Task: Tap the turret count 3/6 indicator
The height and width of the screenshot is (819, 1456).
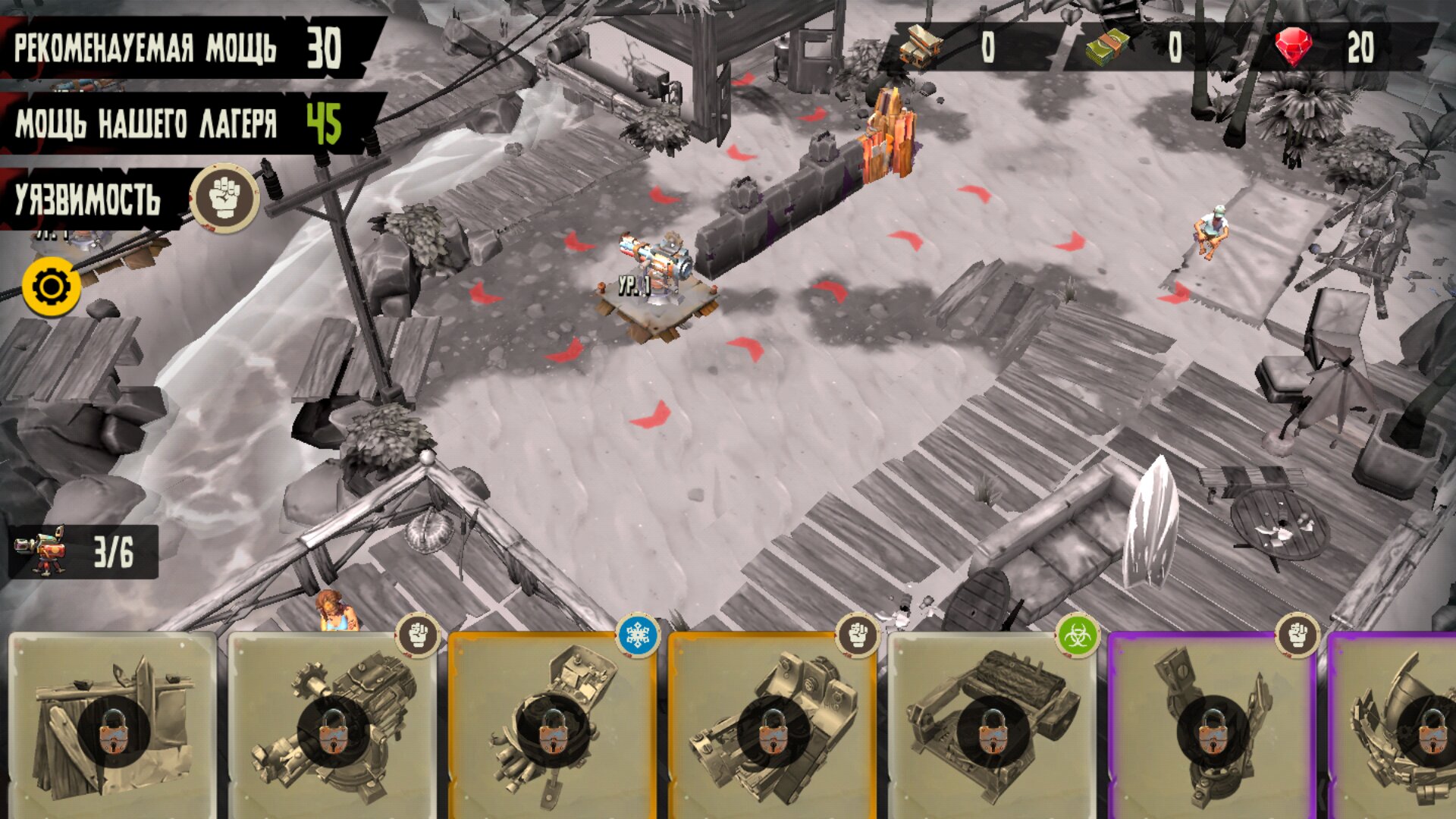Action: tap(83, 551)
